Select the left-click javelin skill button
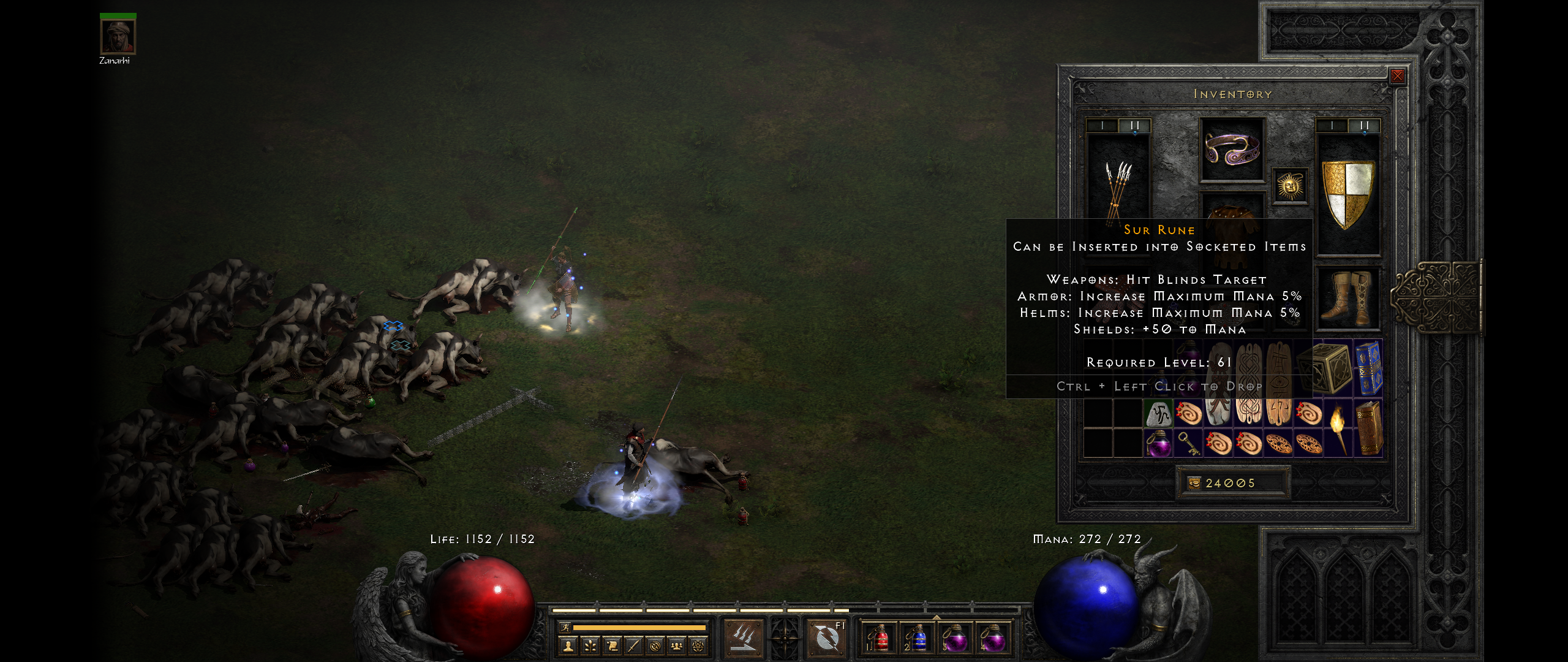 click(x=743, y=637)
